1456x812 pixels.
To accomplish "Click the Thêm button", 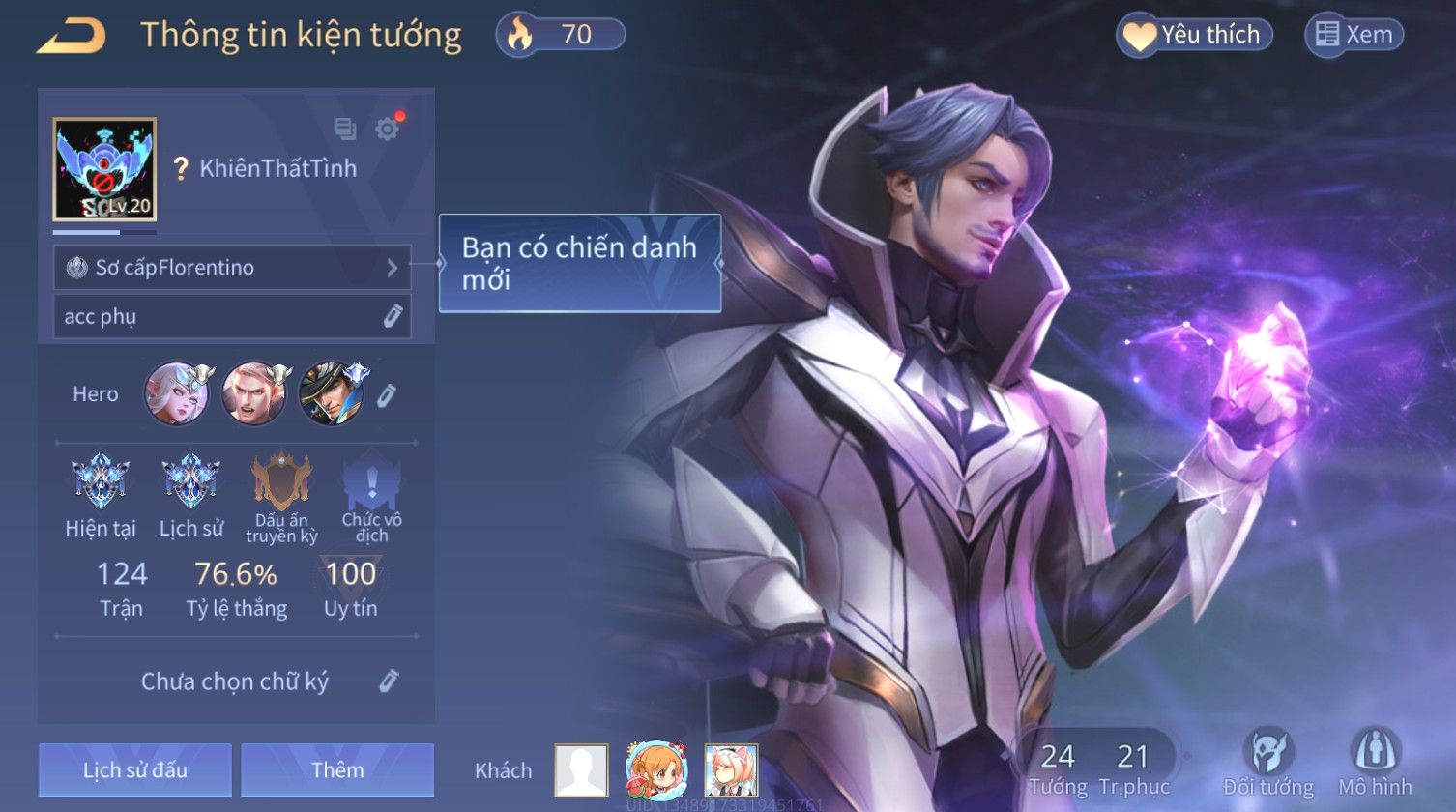I will [x=337, y=769].
